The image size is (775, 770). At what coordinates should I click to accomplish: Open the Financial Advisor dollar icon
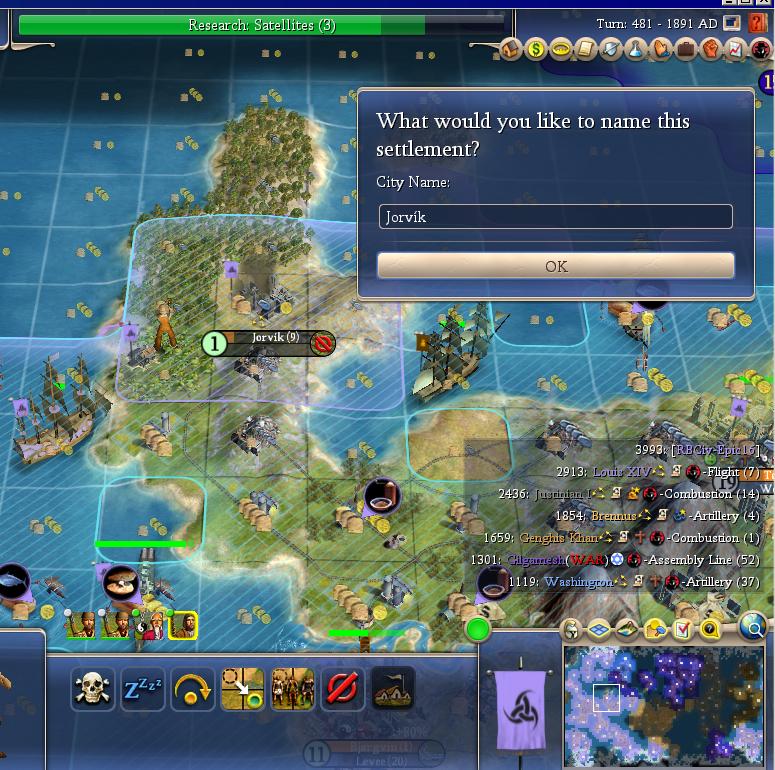536,48
